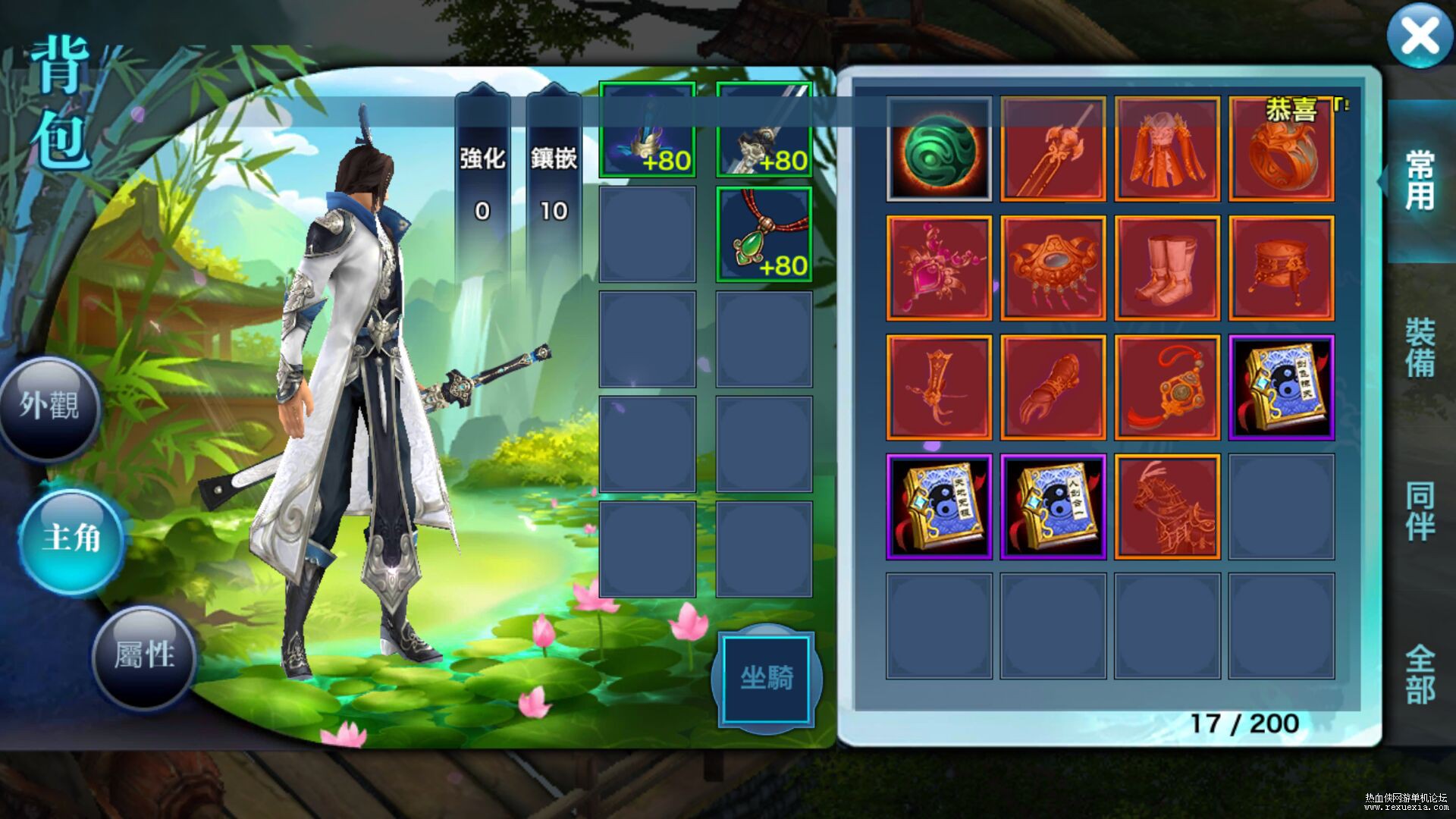This screenshot has width=1456, height=819.
Task: Open the 屬性 attributes panel
Action: pyautogui.click(x=144, y=655)
